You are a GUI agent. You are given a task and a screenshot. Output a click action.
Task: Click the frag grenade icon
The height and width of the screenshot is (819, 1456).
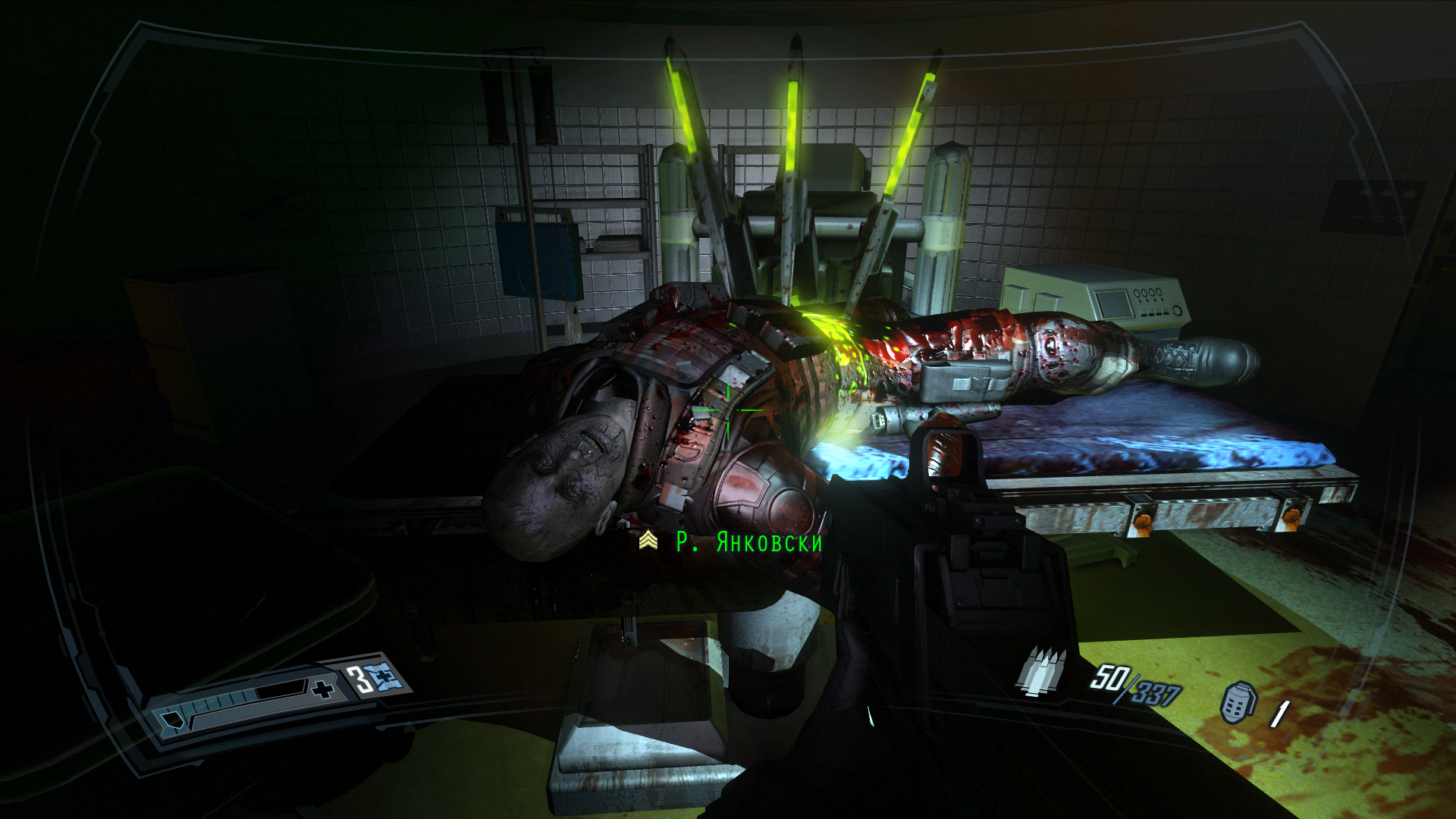point(1237,702)
